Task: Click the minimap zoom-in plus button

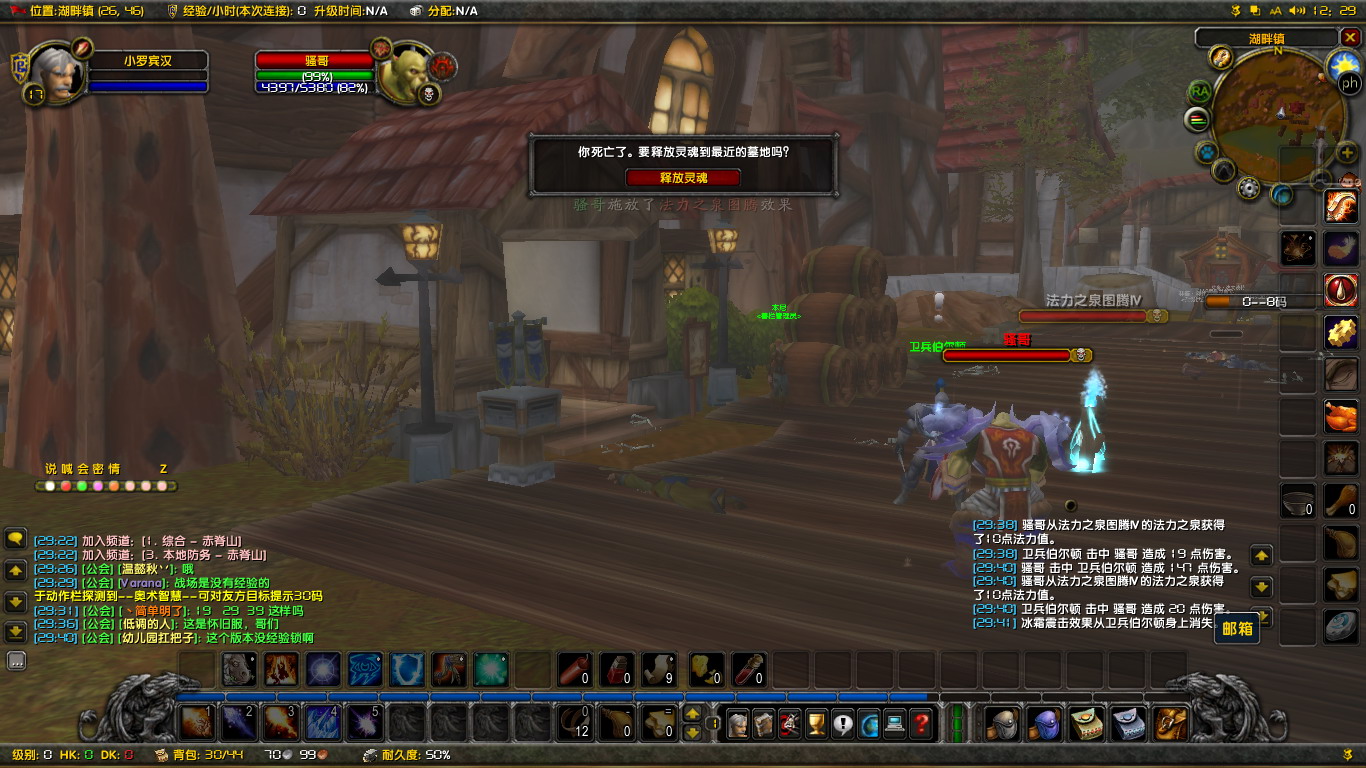Action: [1348, 152]
